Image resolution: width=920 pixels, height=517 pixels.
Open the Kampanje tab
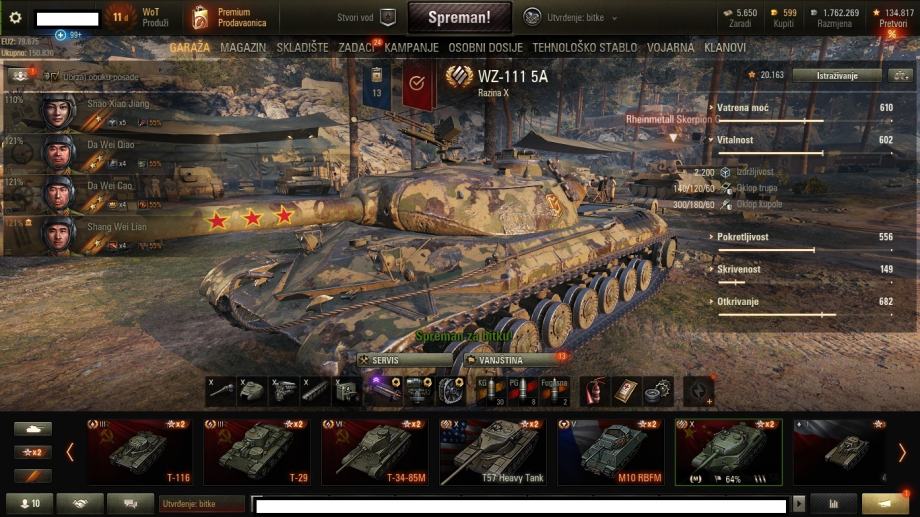pos(411,47)
